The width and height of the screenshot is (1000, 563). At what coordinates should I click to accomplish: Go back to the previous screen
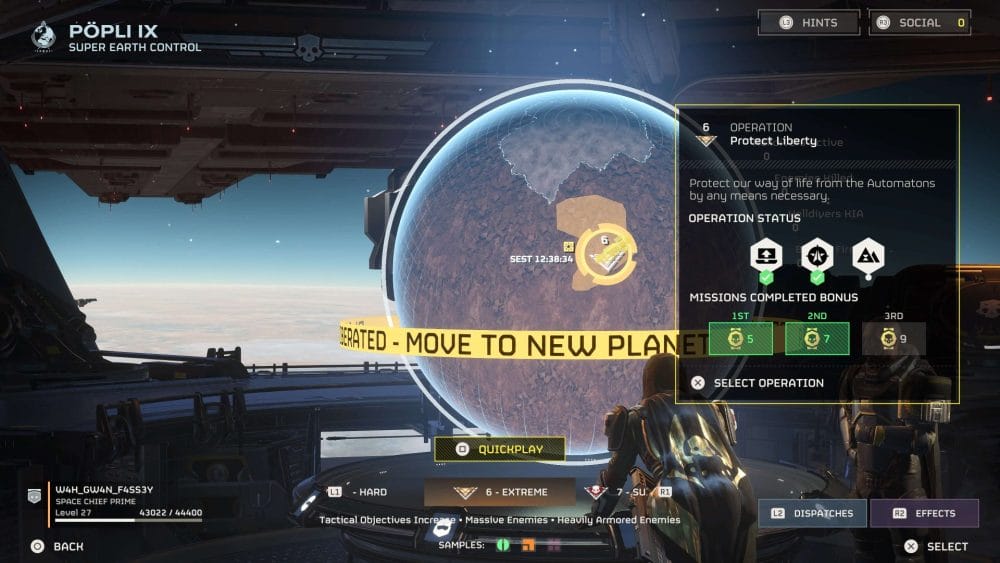[x=57, y=546]
